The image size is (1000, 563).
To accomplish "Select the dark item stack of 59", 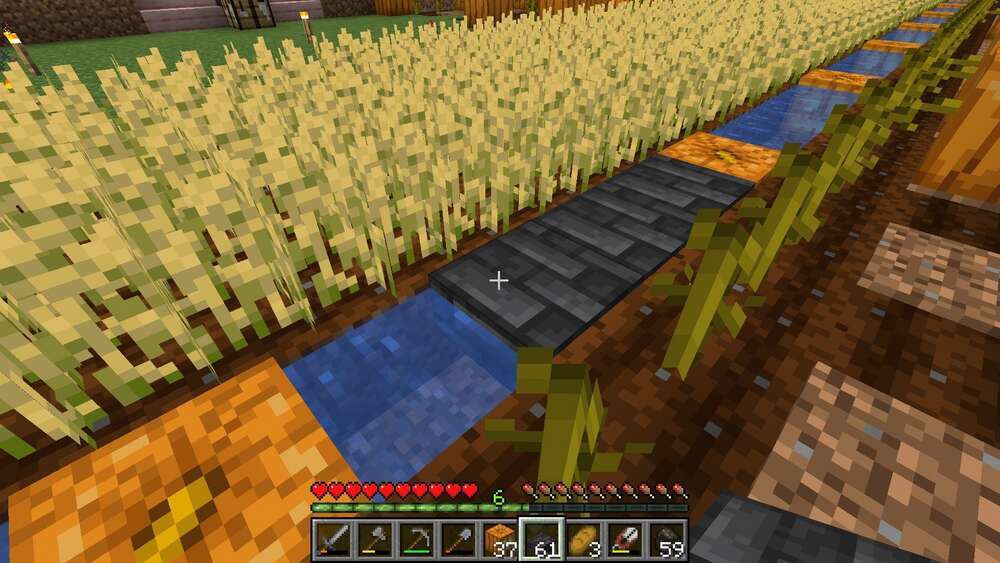I will [x=668, y=539].
